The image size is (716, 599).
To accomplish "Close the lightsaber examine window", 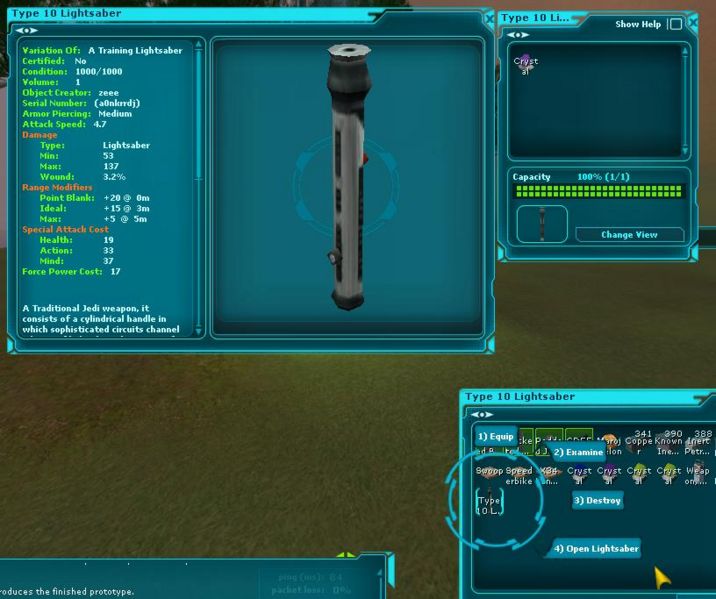I will (x=489, y=19).
